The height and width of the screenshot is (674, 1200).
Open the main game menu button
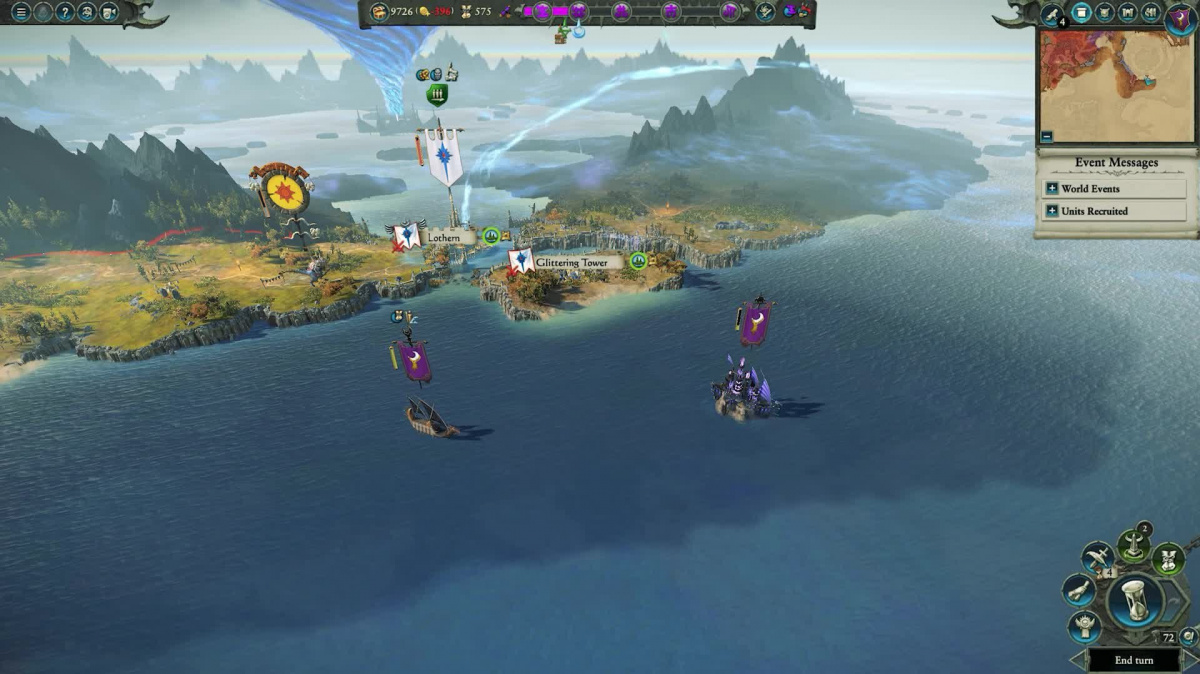(x=21, y=12)
